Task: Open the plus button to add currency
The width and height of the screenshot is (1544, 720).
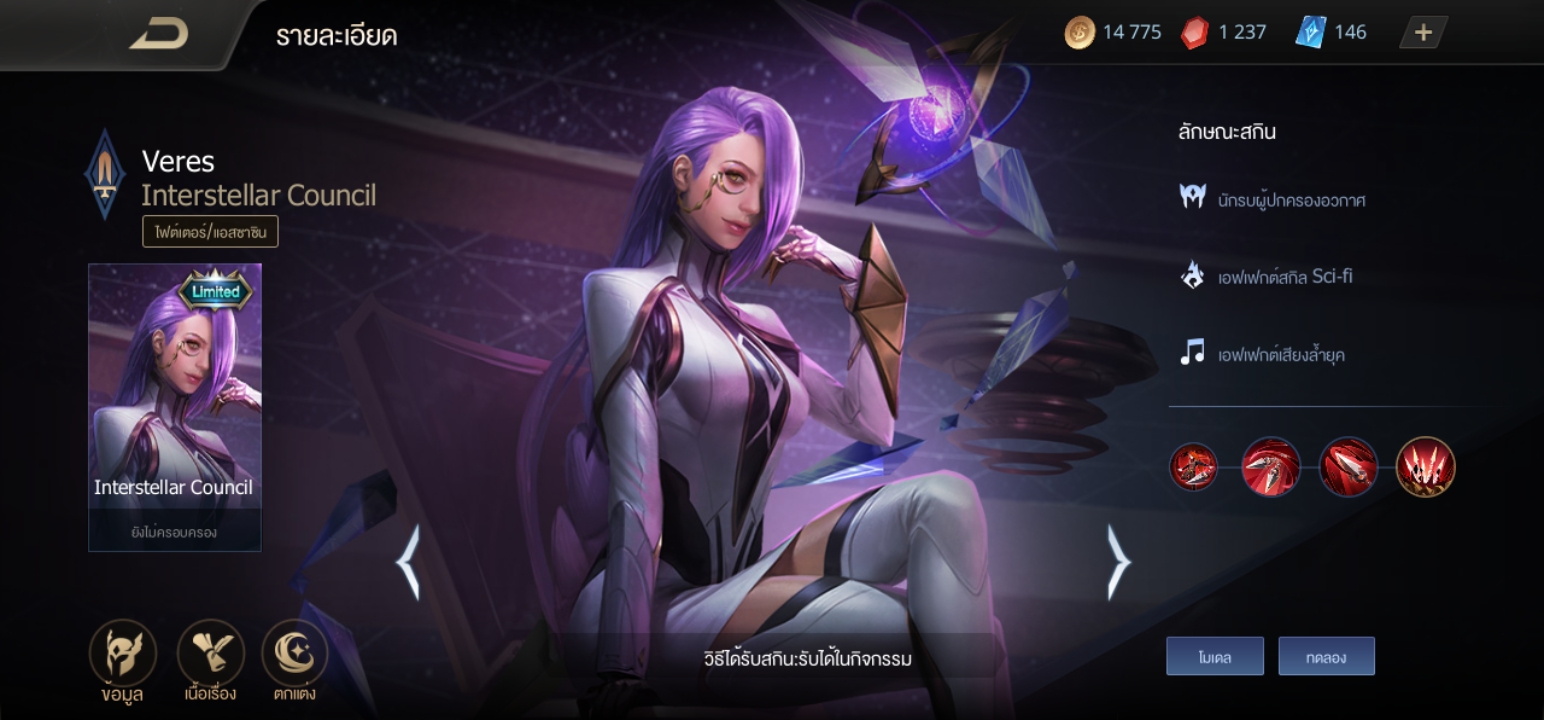Action: click(x=1423, y=33)
